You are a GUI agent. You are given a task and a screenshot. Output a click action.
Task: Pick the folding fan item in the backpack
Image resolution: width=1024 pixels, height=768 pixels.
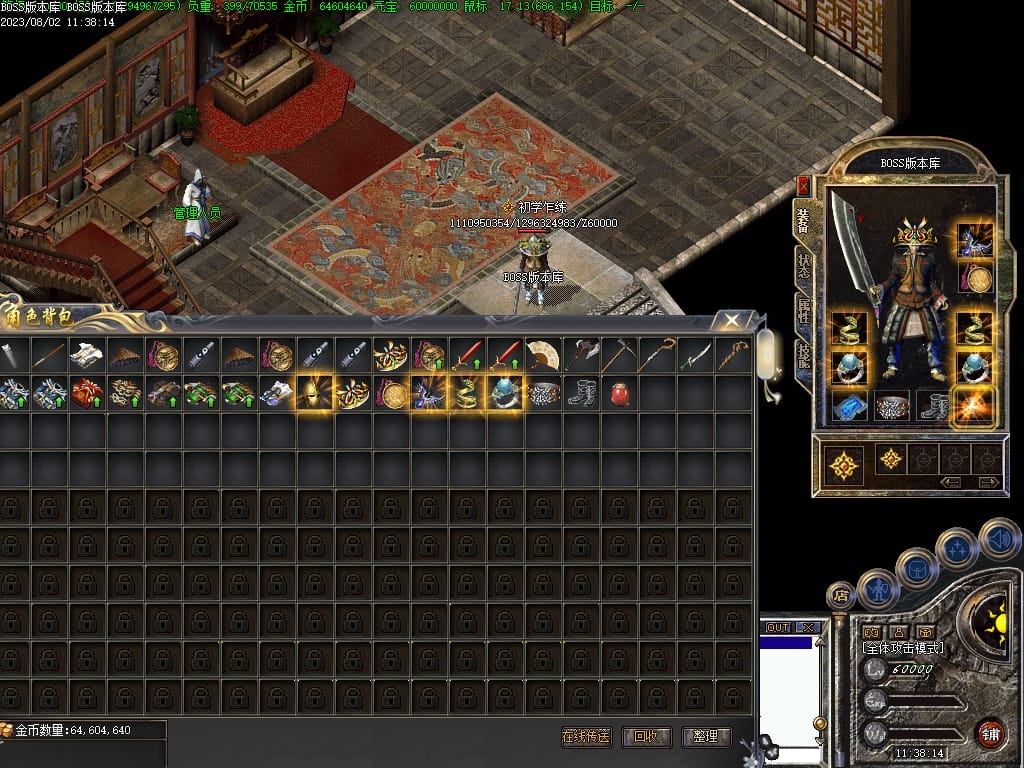click(x=543, y=355)
